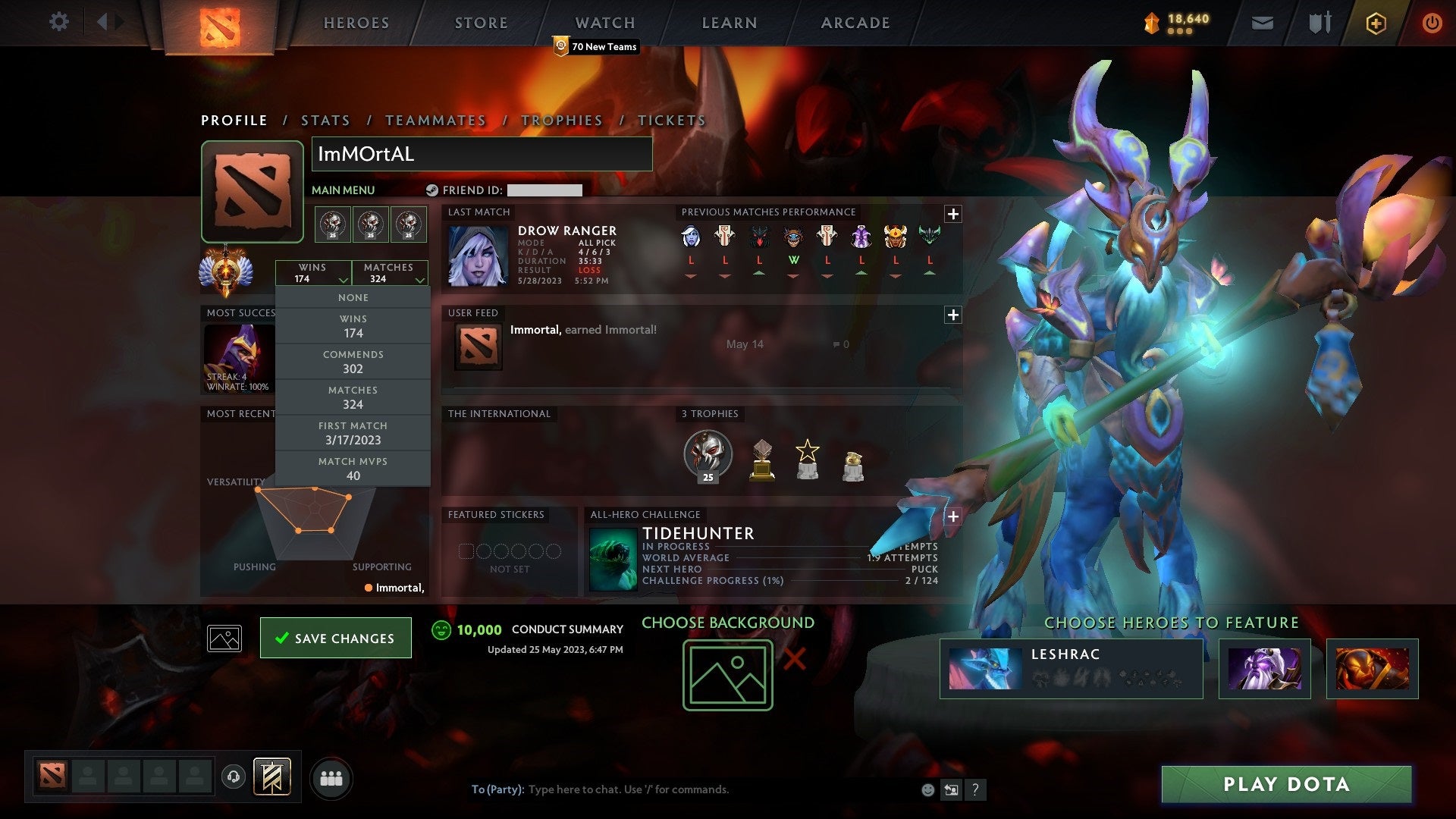Open the mail inbox icon
This screenshot has height=819, width=1456.
click(1261, 23)
